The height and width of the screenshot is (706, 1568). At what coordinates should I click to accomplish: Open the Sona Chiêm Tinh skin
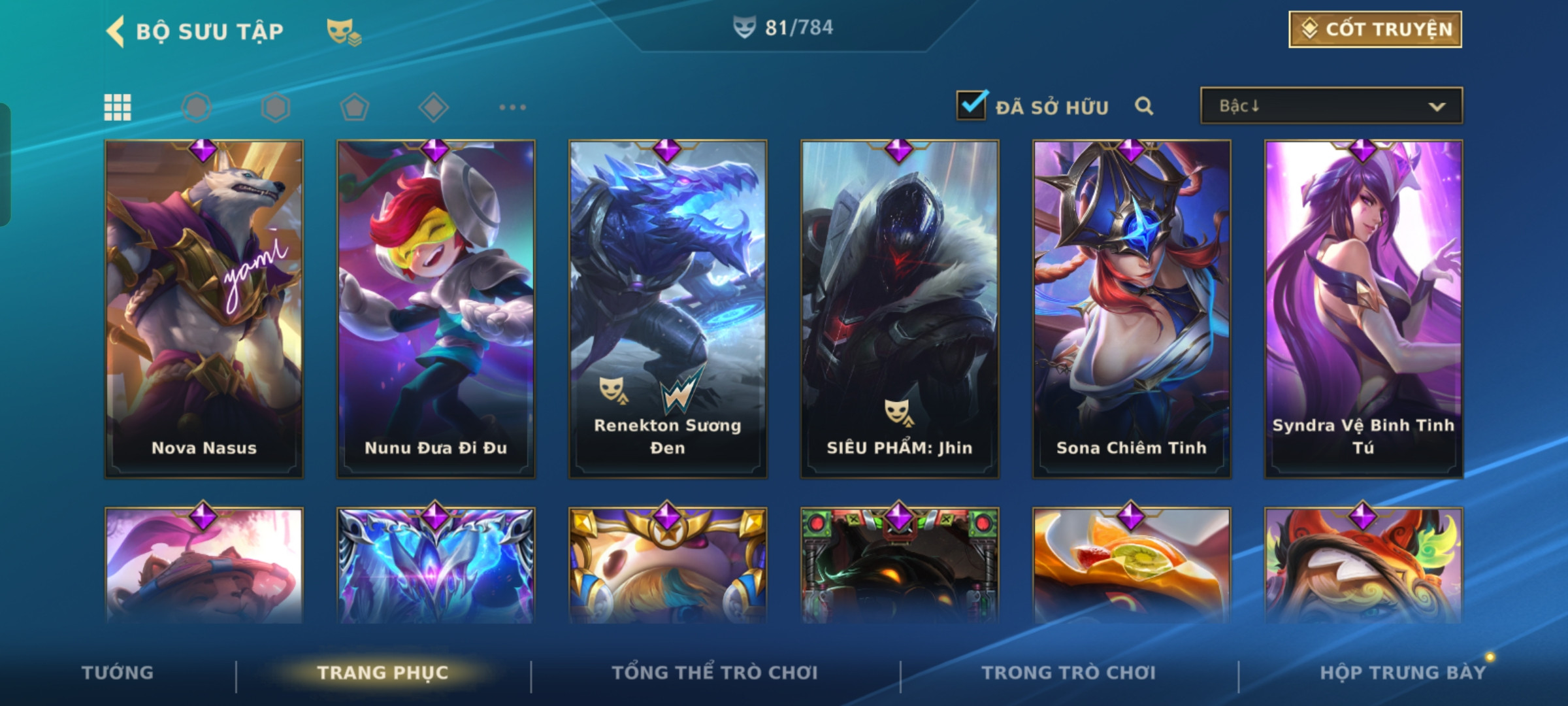1132,309
